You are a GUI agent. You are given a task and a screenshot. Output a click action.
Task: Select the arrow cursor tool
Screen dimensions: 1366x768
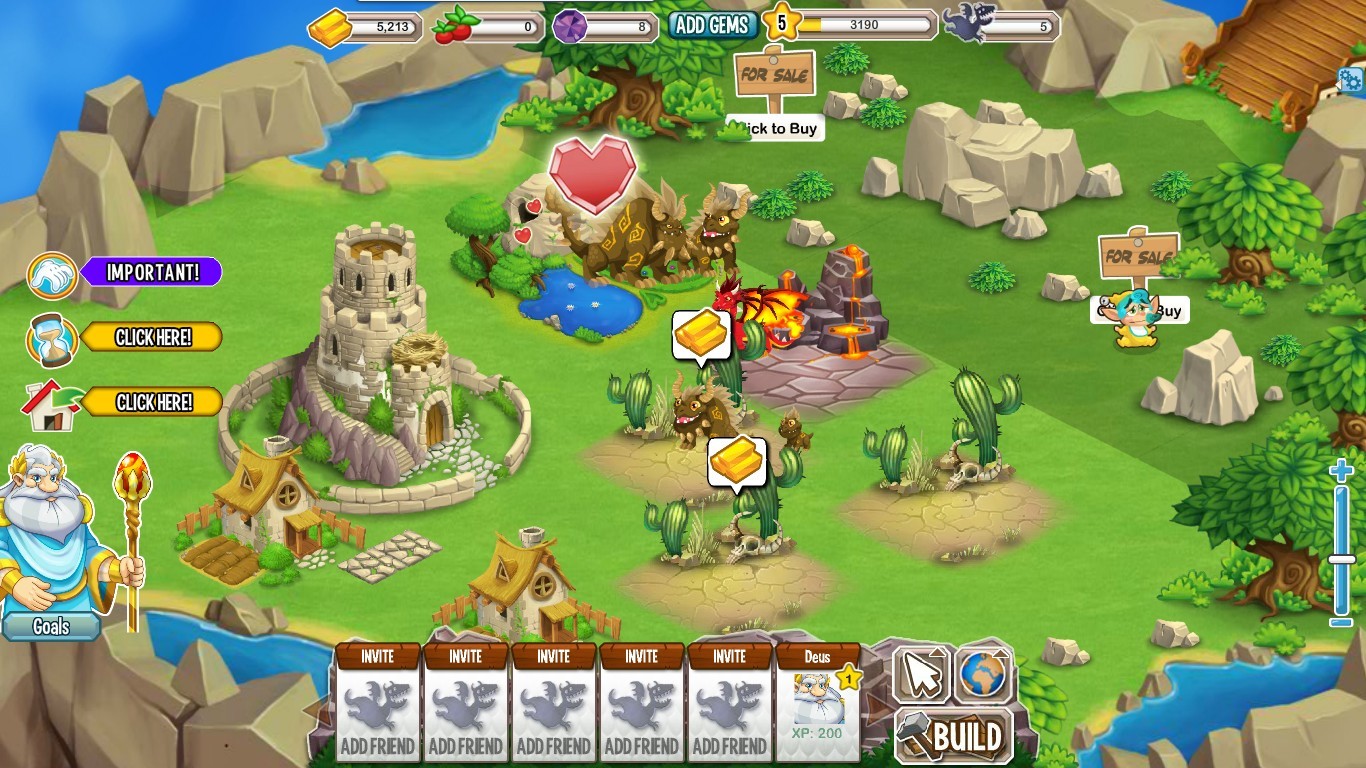pyautogui.click(x=921, y=675)
